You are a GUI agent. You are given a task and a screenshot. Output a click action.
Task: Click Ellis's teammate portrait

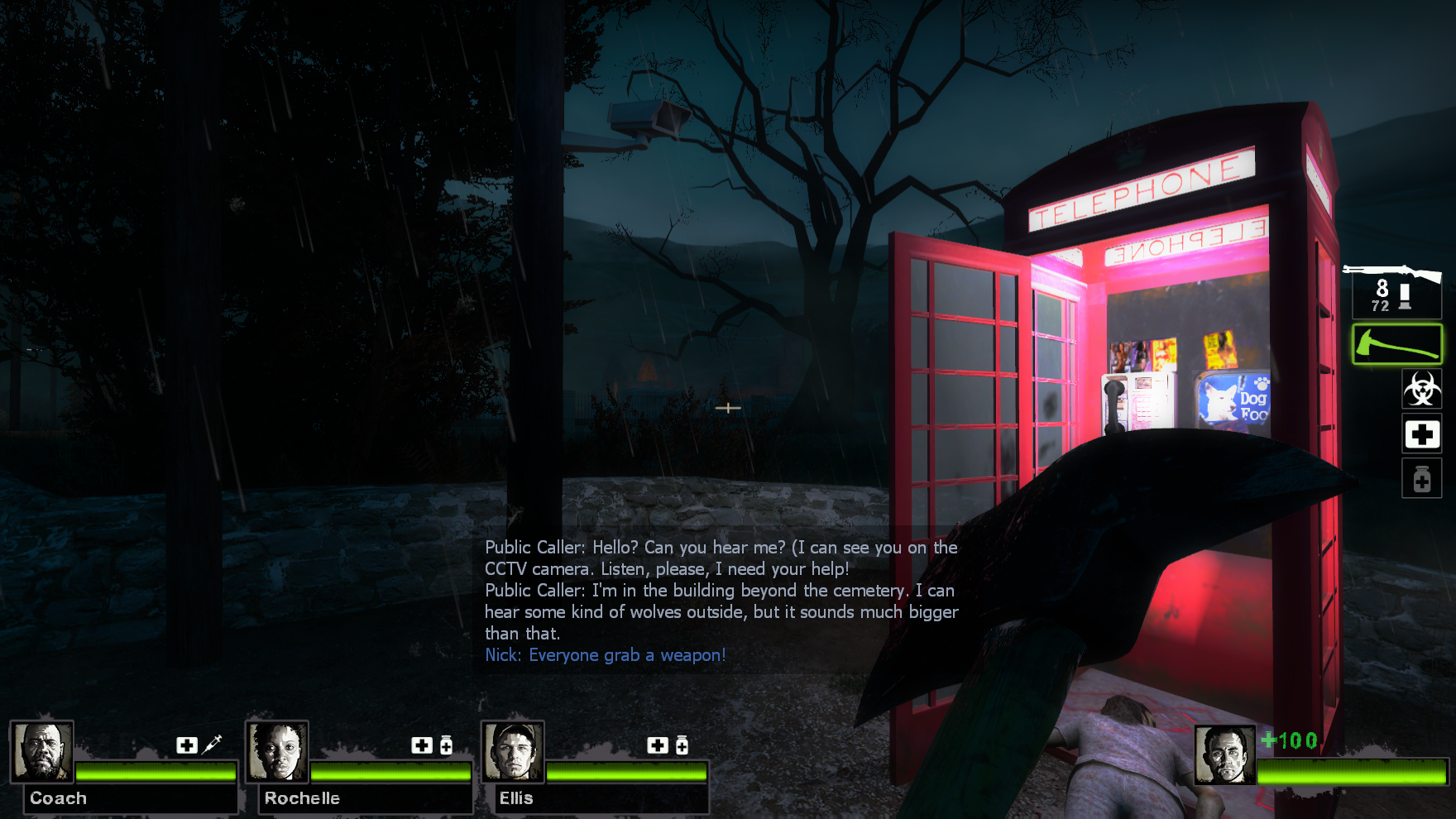(x=513, y=751)
